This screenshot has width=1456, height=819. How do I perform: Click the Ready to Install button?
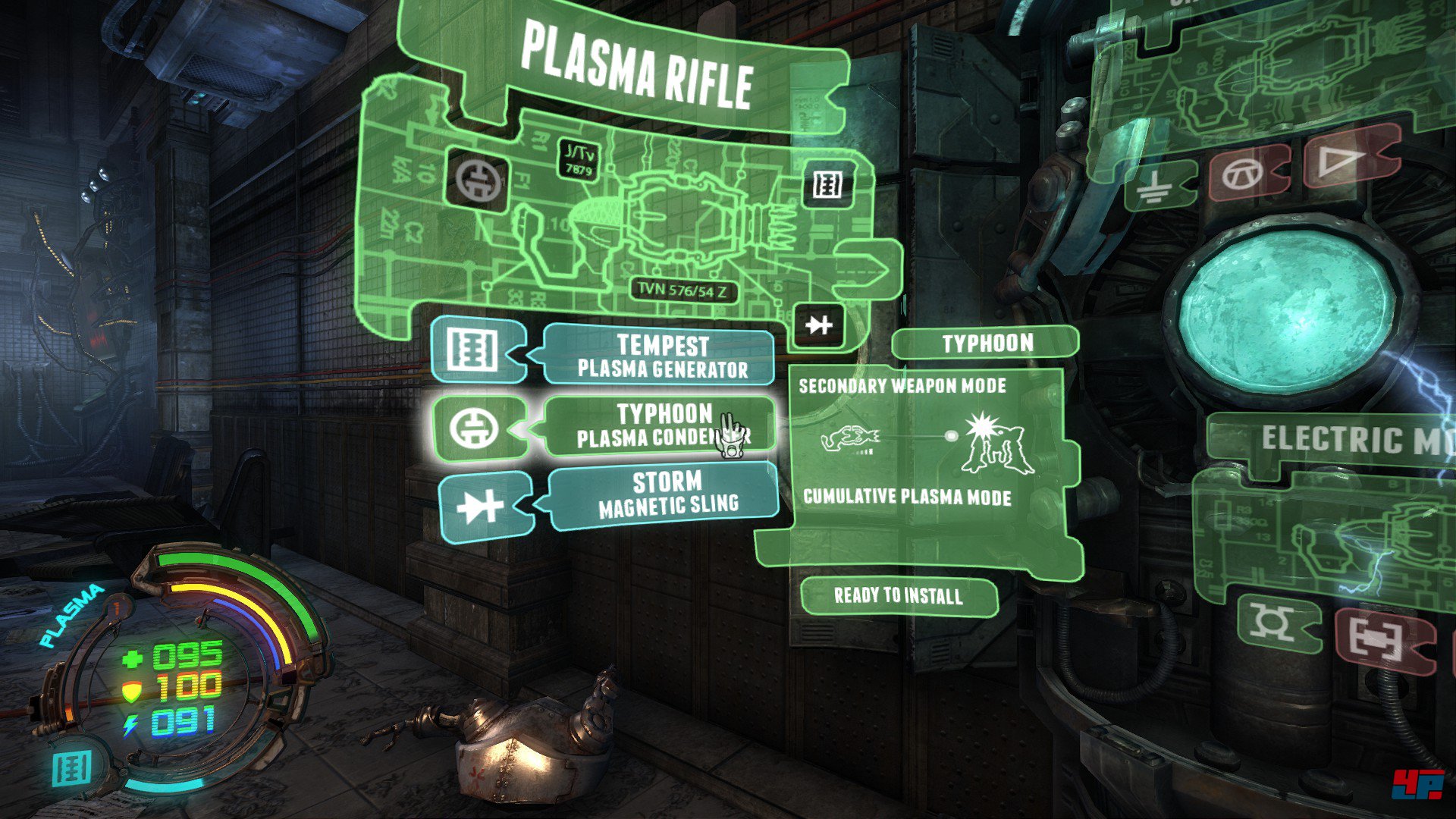(x=899, y=596)
